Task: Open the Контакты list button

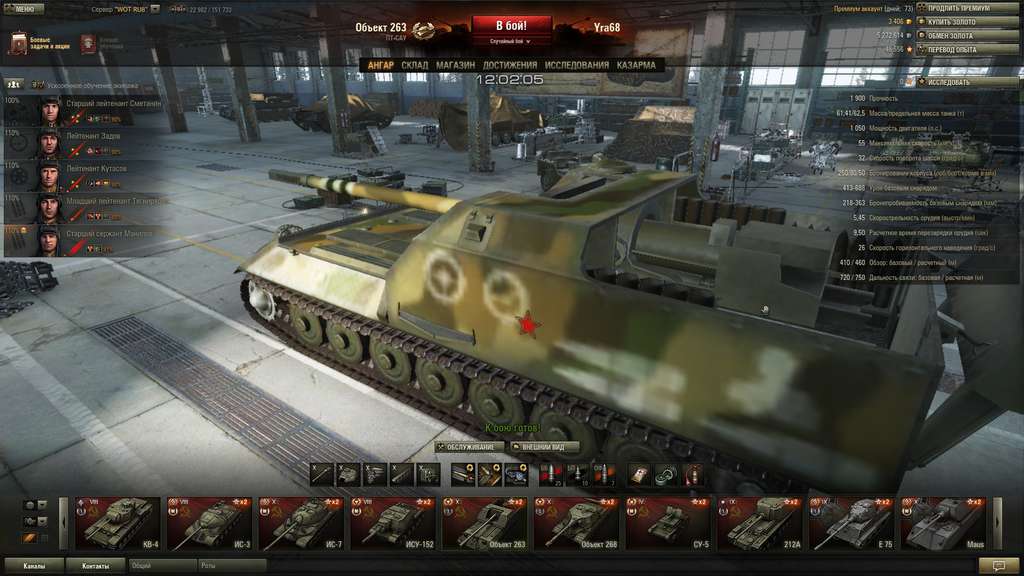Action: pos(96,566)
